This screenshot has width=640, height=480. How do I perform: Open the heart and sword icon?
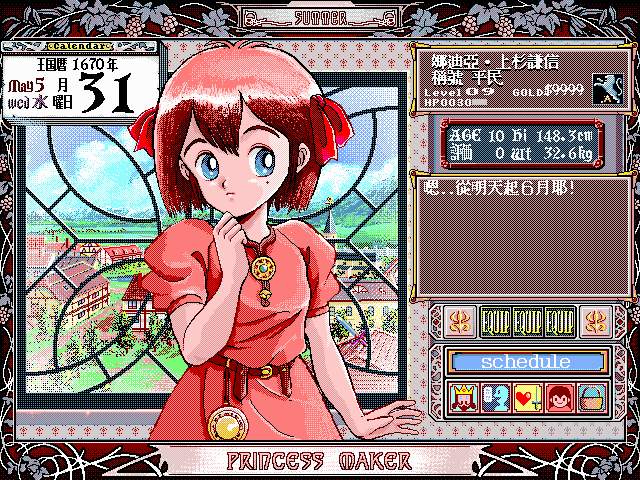(527, 396)
